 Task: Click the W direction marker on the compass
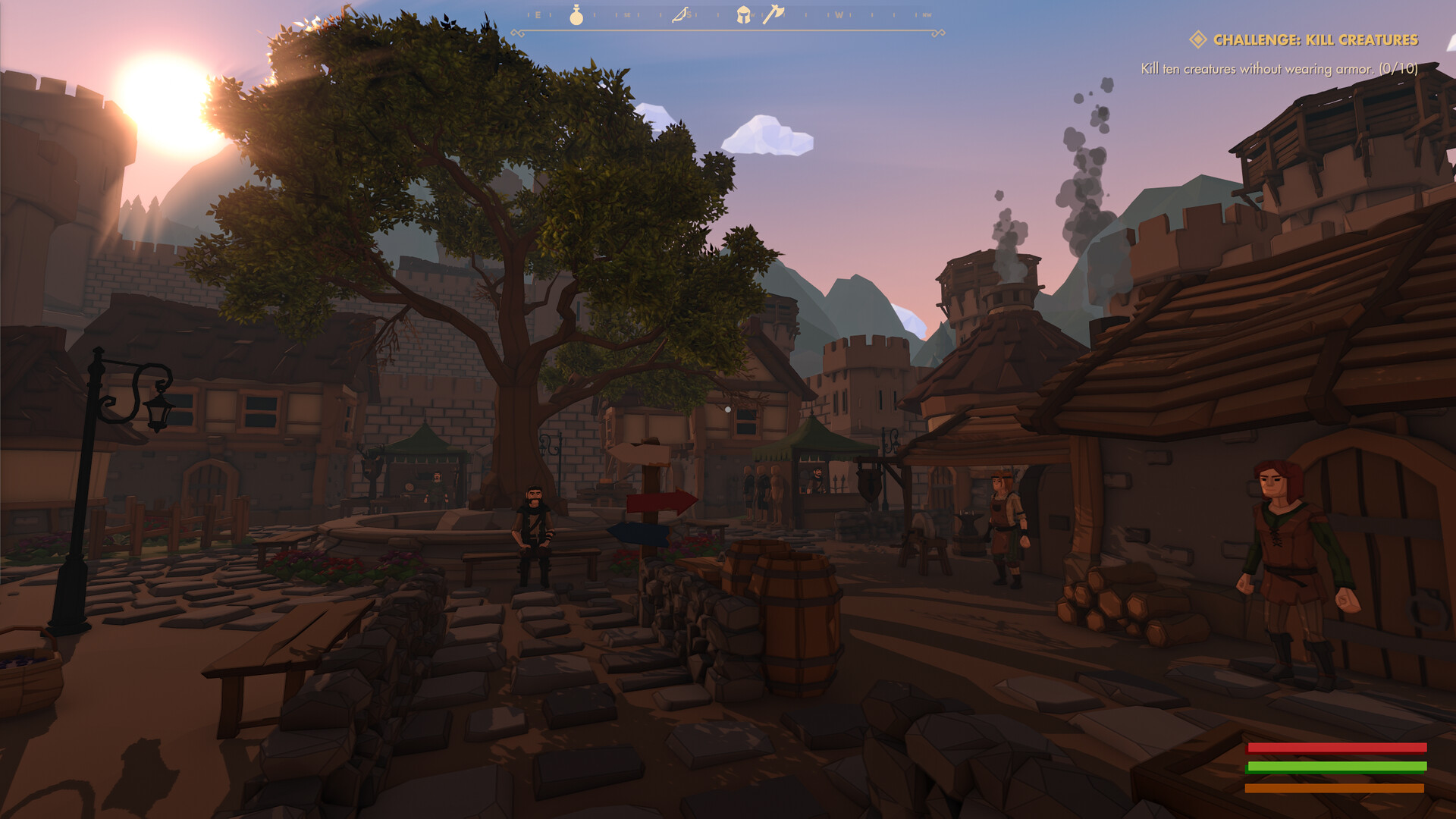click(x=839, y=14)
